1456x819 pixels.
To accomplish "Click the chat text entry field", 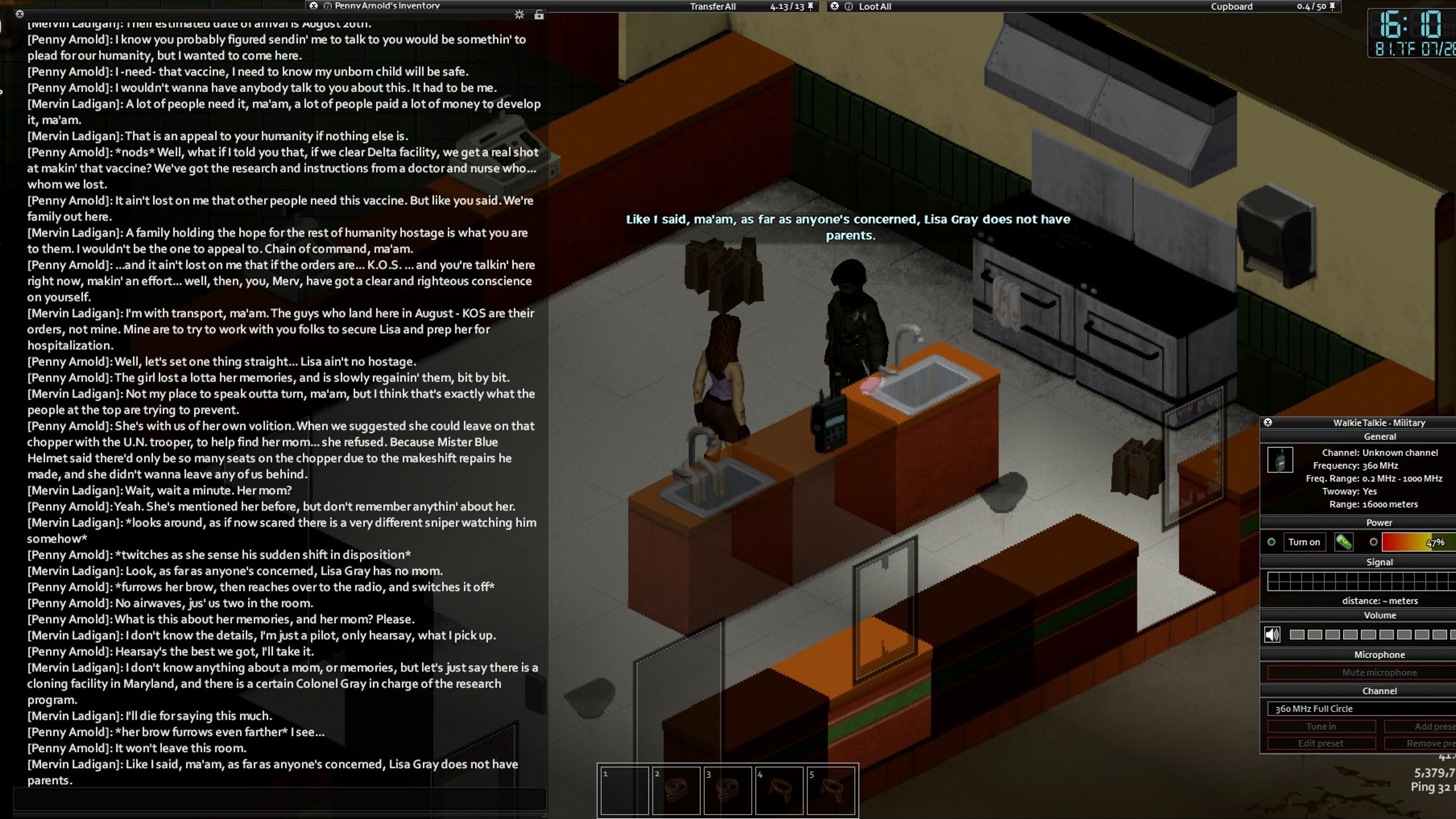I will click(x=280, y=799).
